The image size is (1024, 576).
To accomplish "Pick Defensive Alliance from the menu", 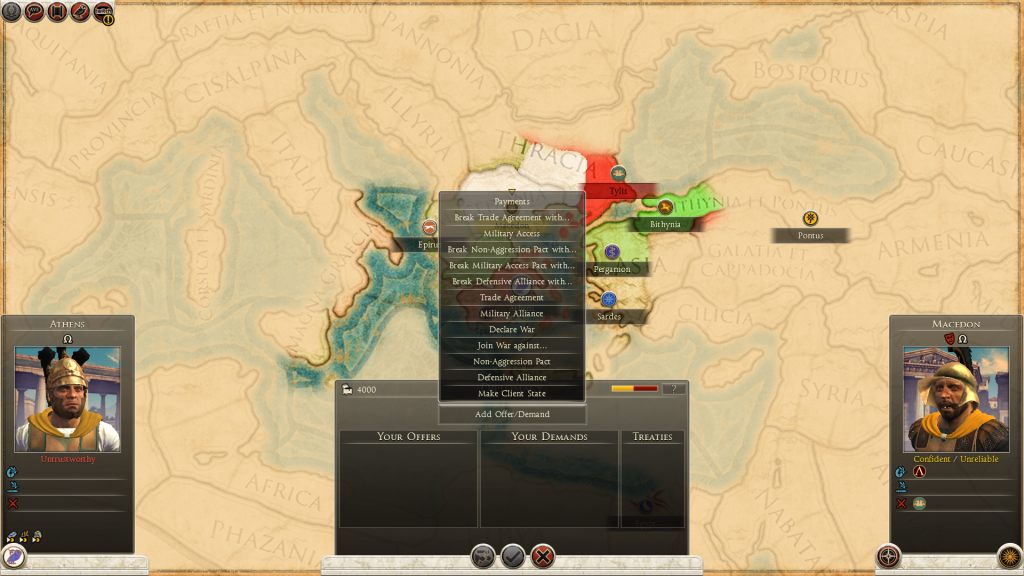I will pos(512,377).
